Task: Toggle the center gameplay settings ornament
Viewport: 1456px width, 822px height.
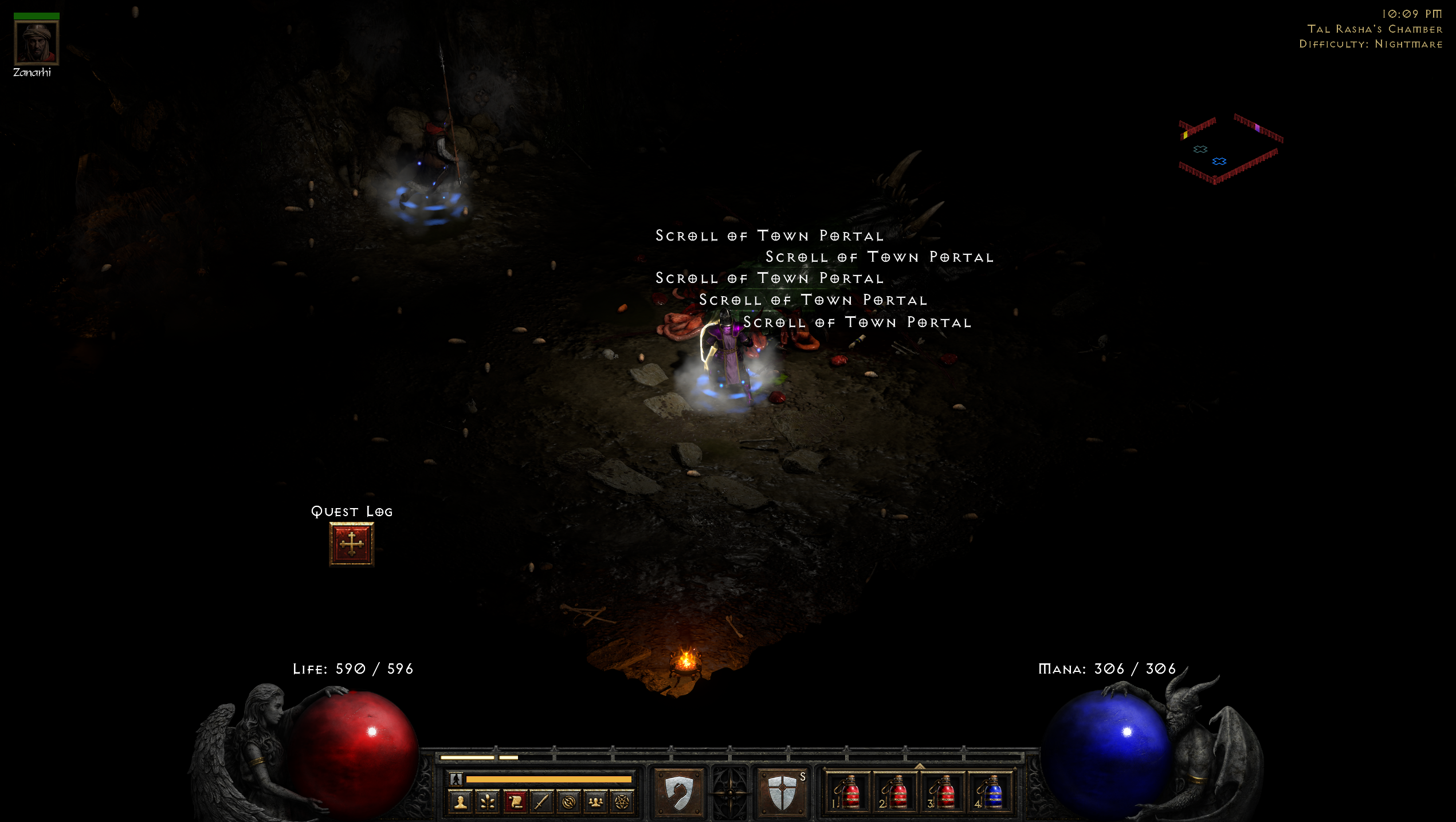Action: pos(731,795)
